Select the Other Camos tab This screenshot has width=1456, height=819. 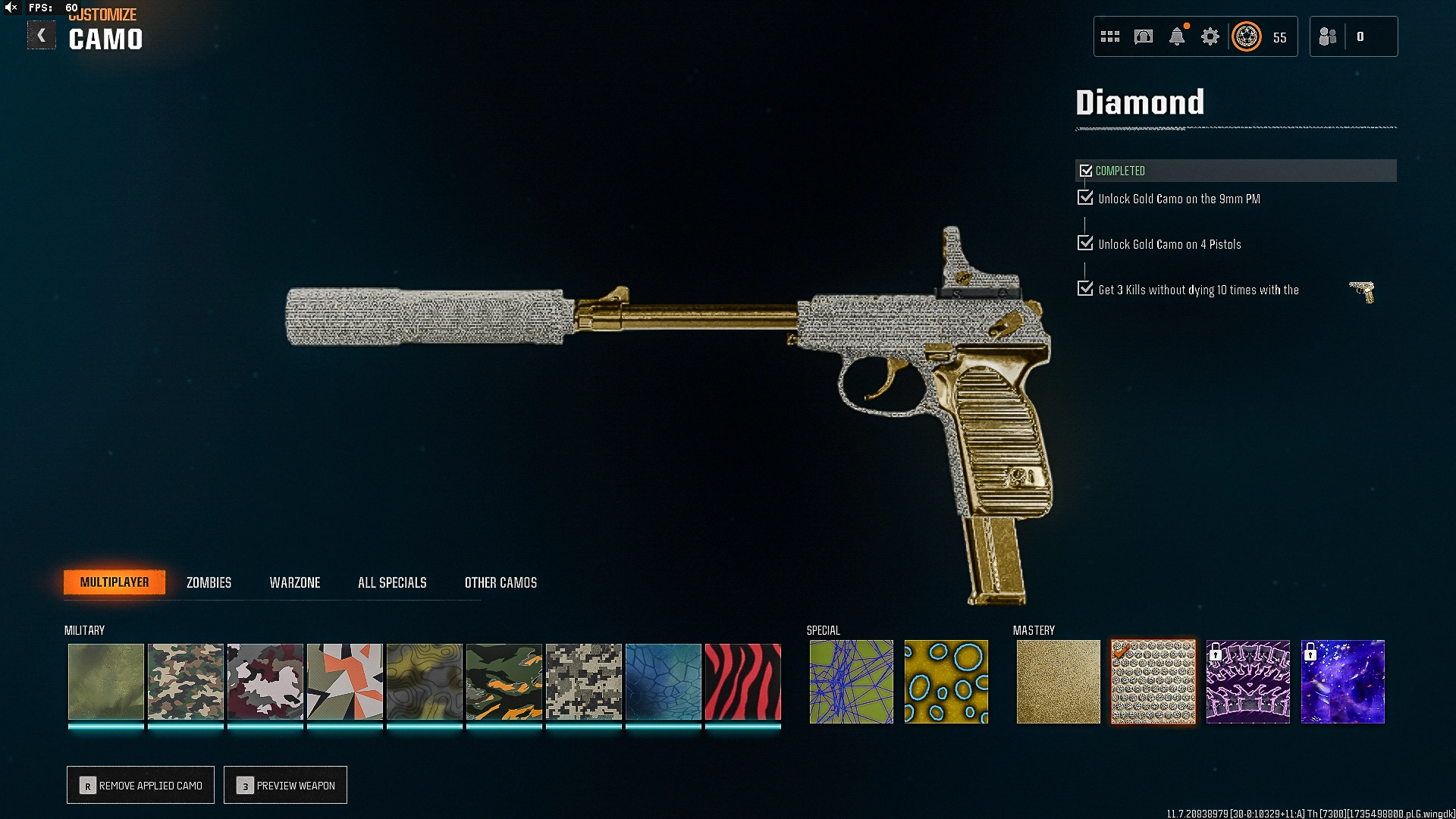click(x=500, y=582)
